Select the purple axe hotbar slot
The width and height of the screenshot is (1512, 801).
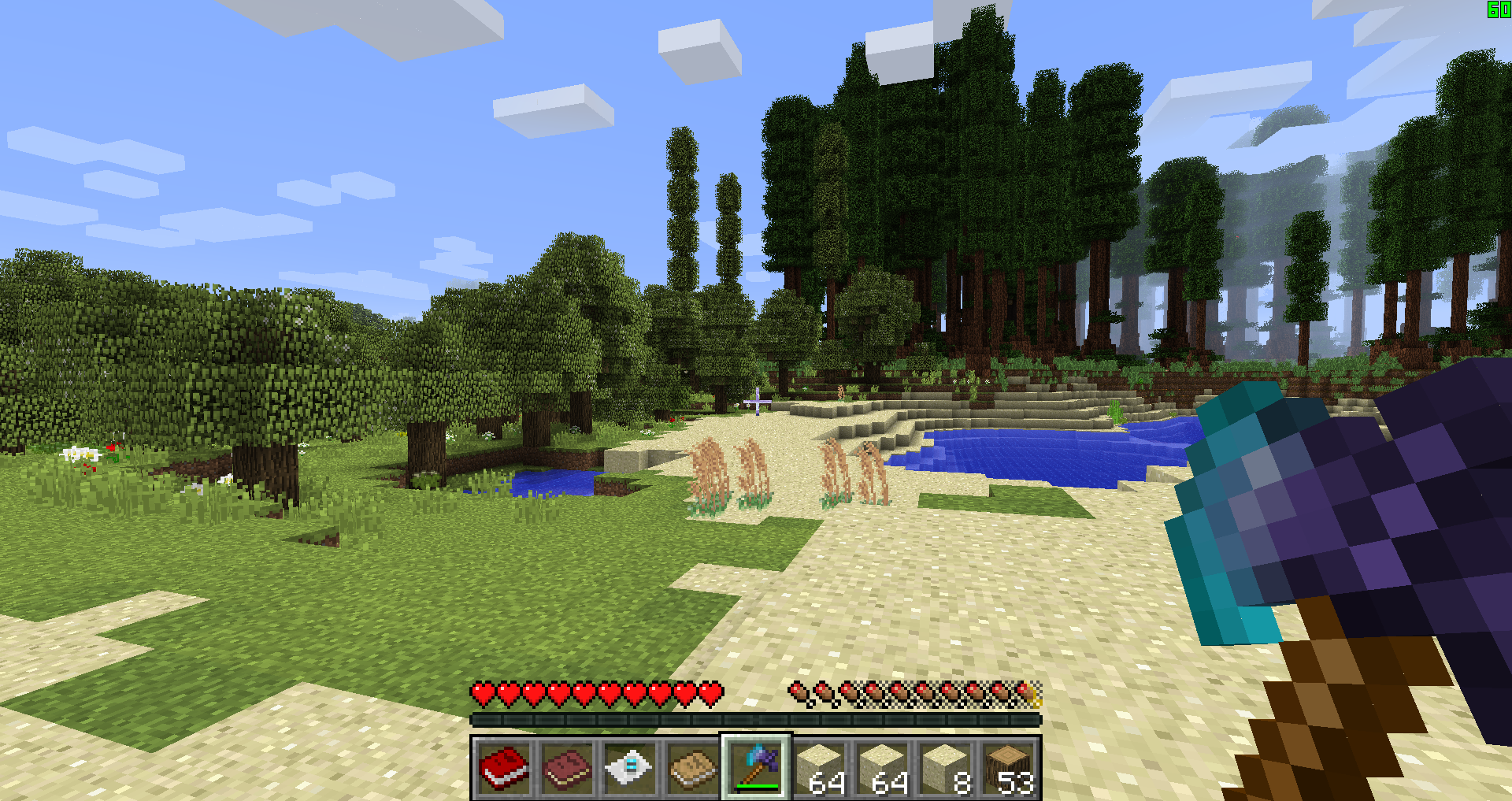point(756,767)
